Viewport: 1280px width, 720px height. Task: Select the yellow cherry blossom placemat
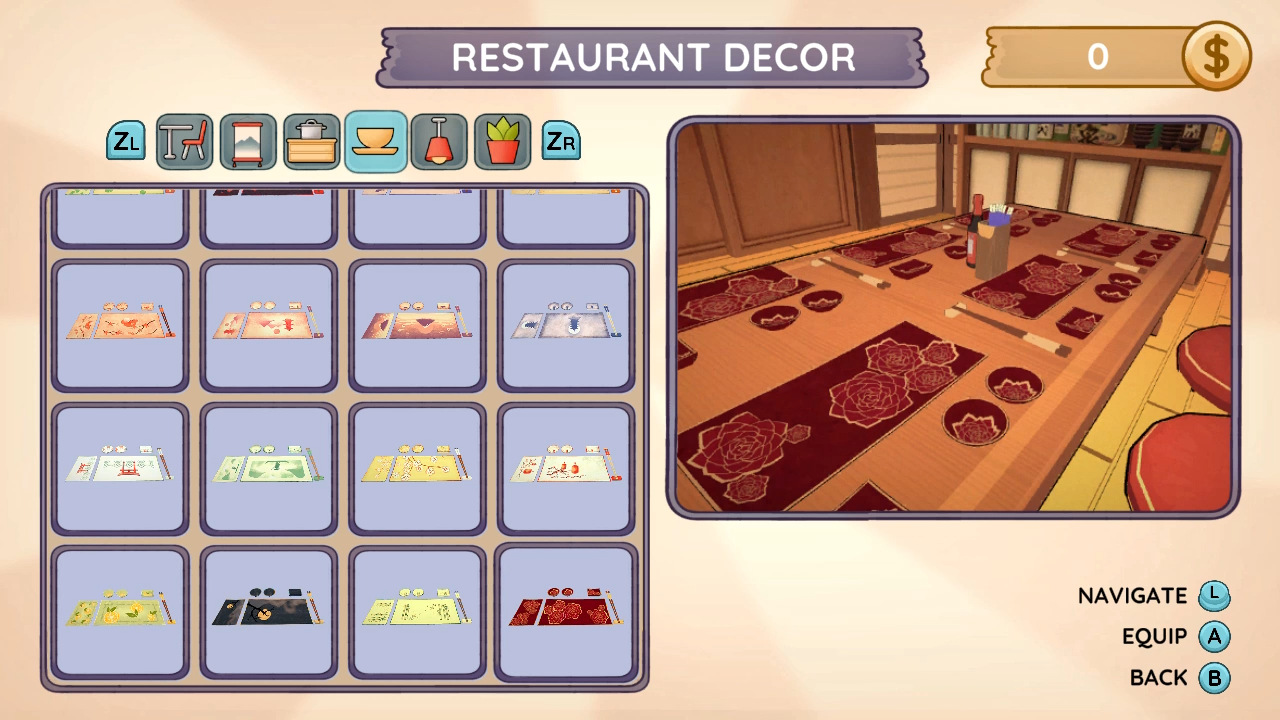(x=418, y=467)
